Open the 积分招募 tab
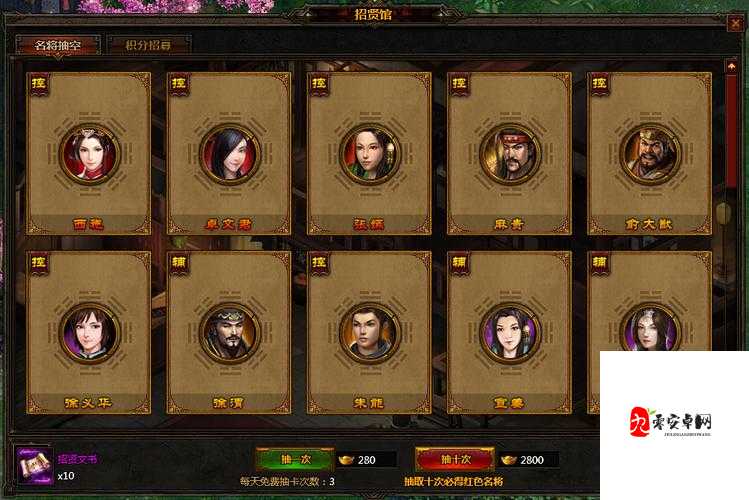 147,45
